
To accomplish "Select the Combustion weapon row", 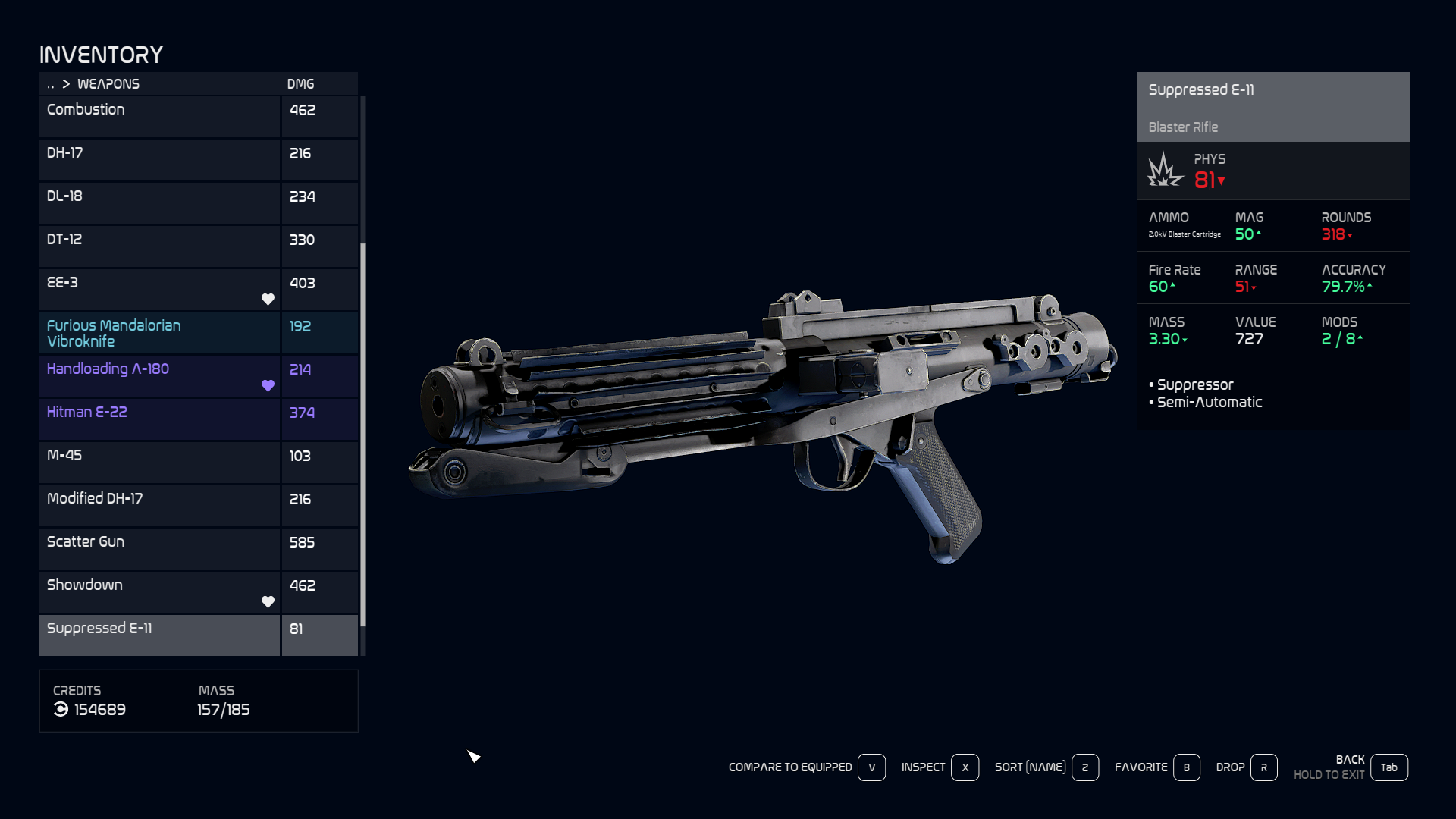I will click(159, 116).
